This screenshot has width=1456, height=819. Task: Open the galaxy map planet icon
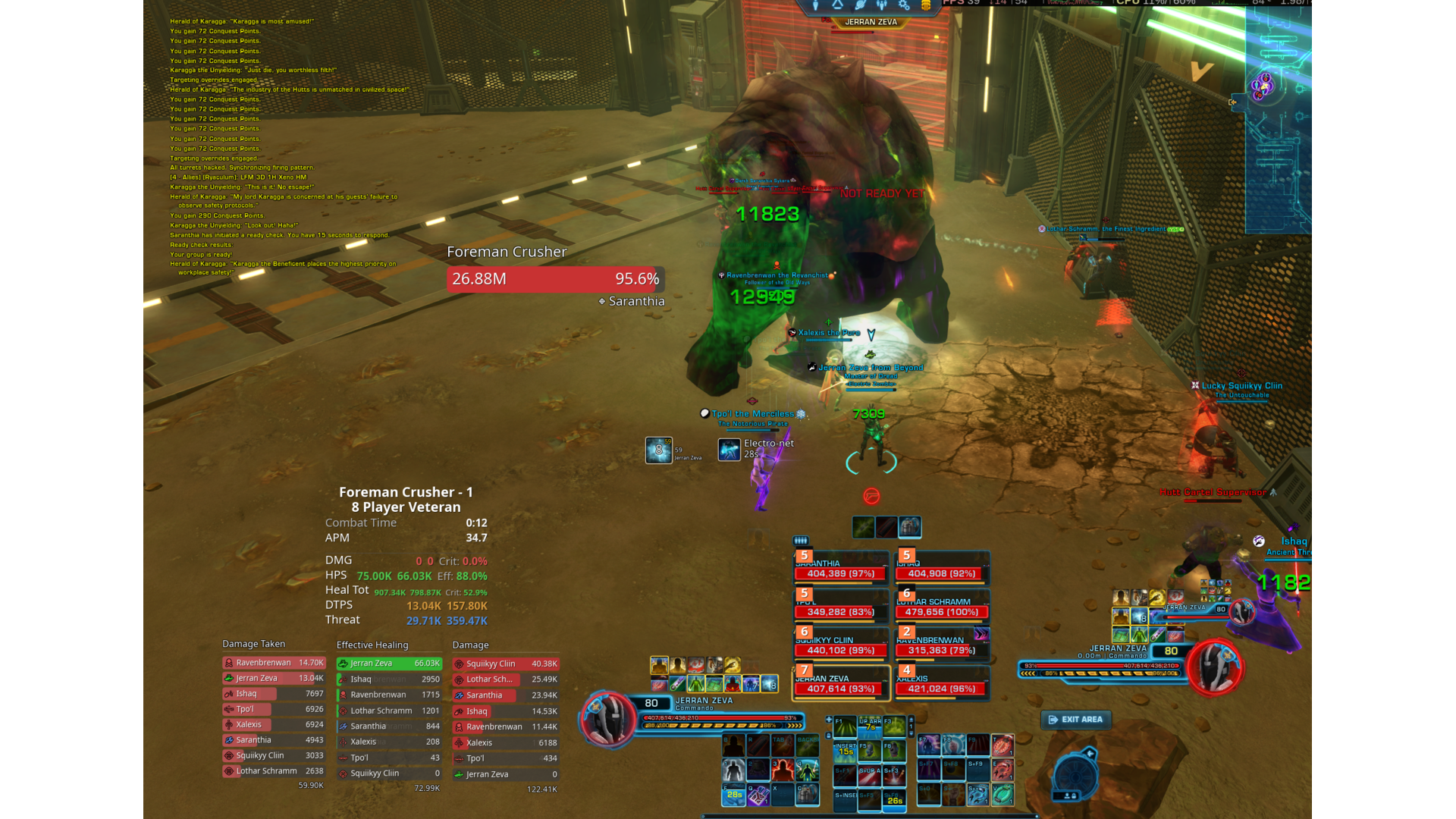click(861, 6)
